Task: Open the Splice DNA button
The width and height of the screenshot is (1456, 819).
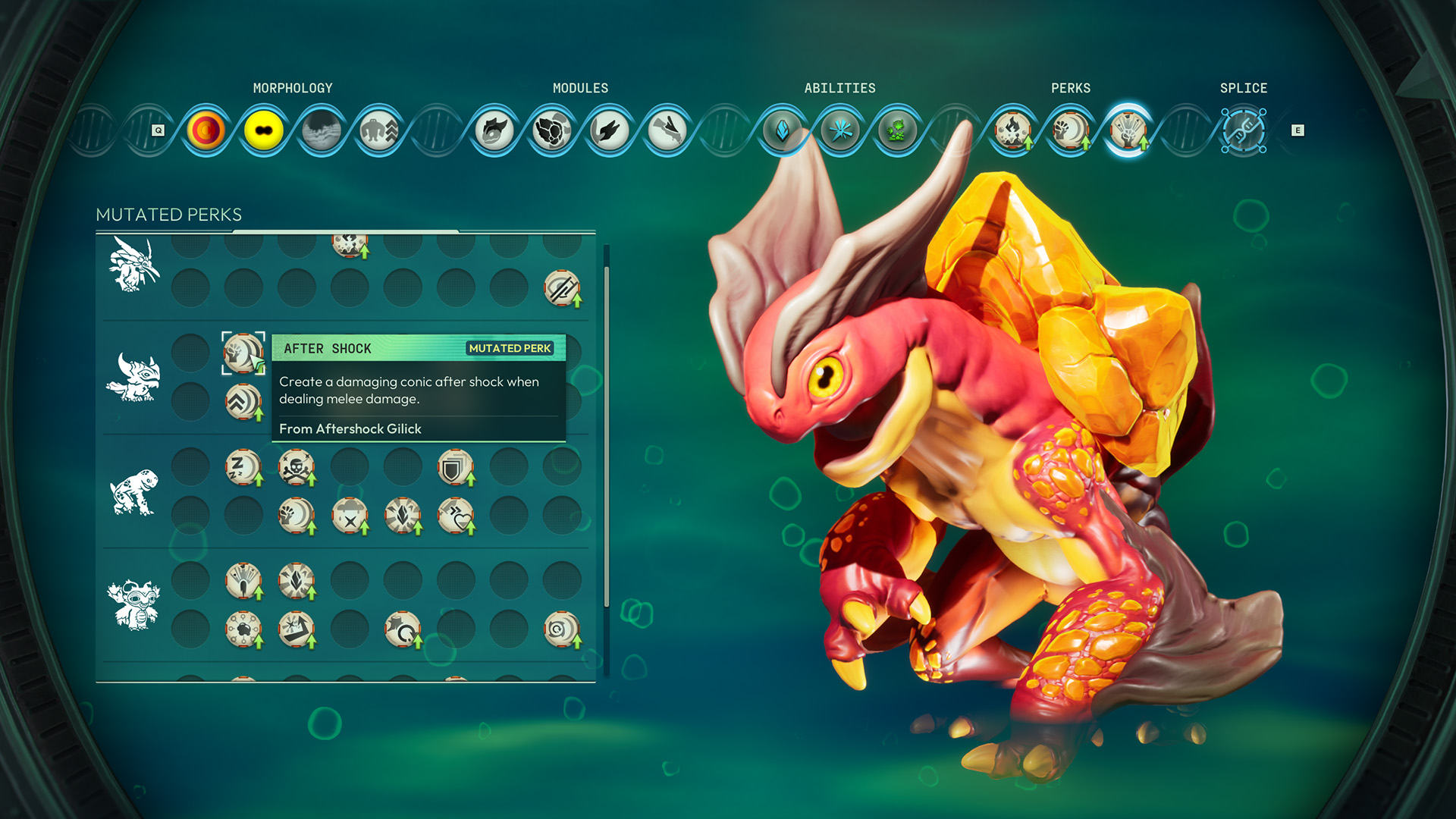Action: pyautogui.click(x=1243, y=130)
